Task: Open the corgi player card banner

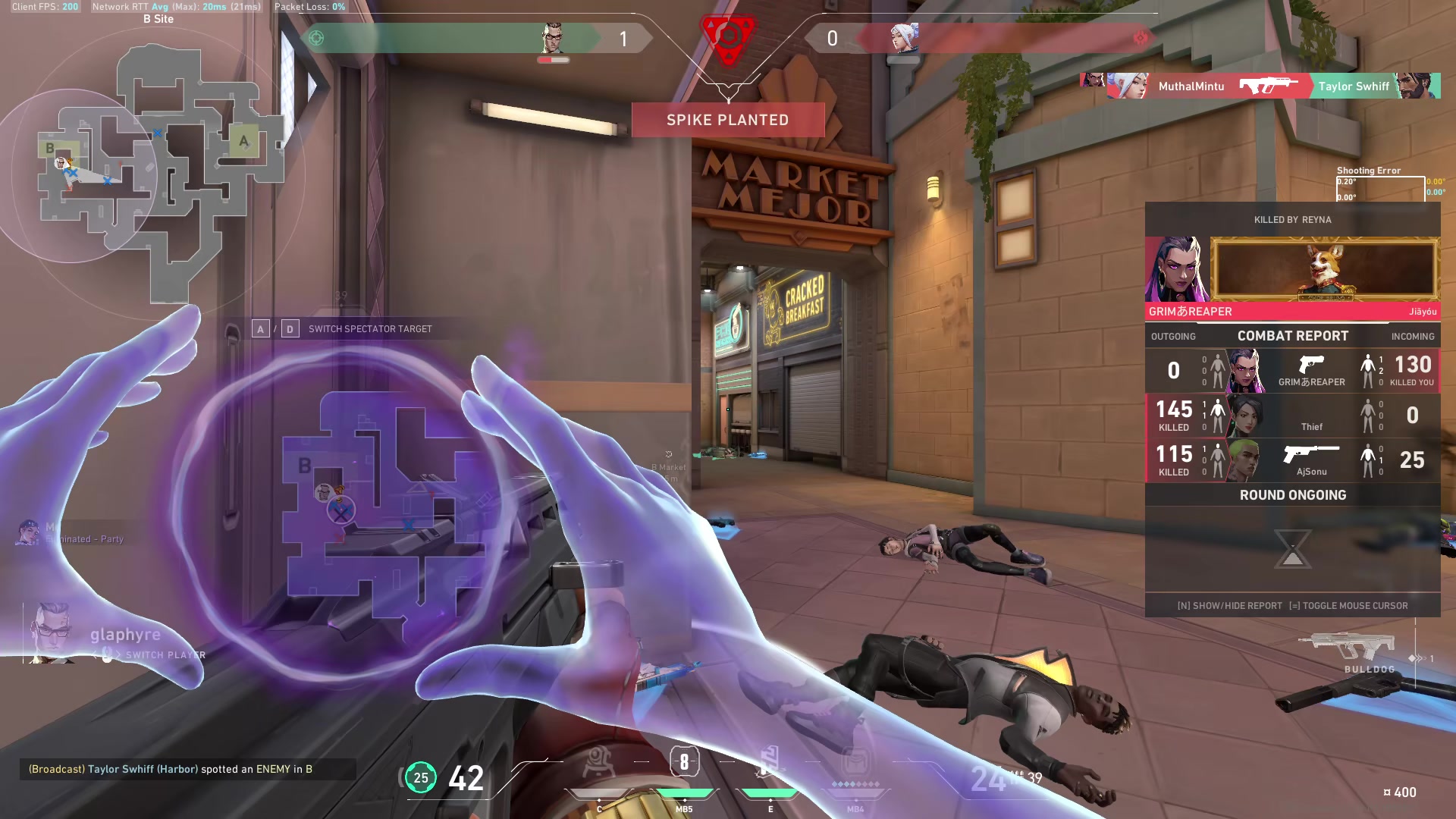Action: (x=1324, y=270)
